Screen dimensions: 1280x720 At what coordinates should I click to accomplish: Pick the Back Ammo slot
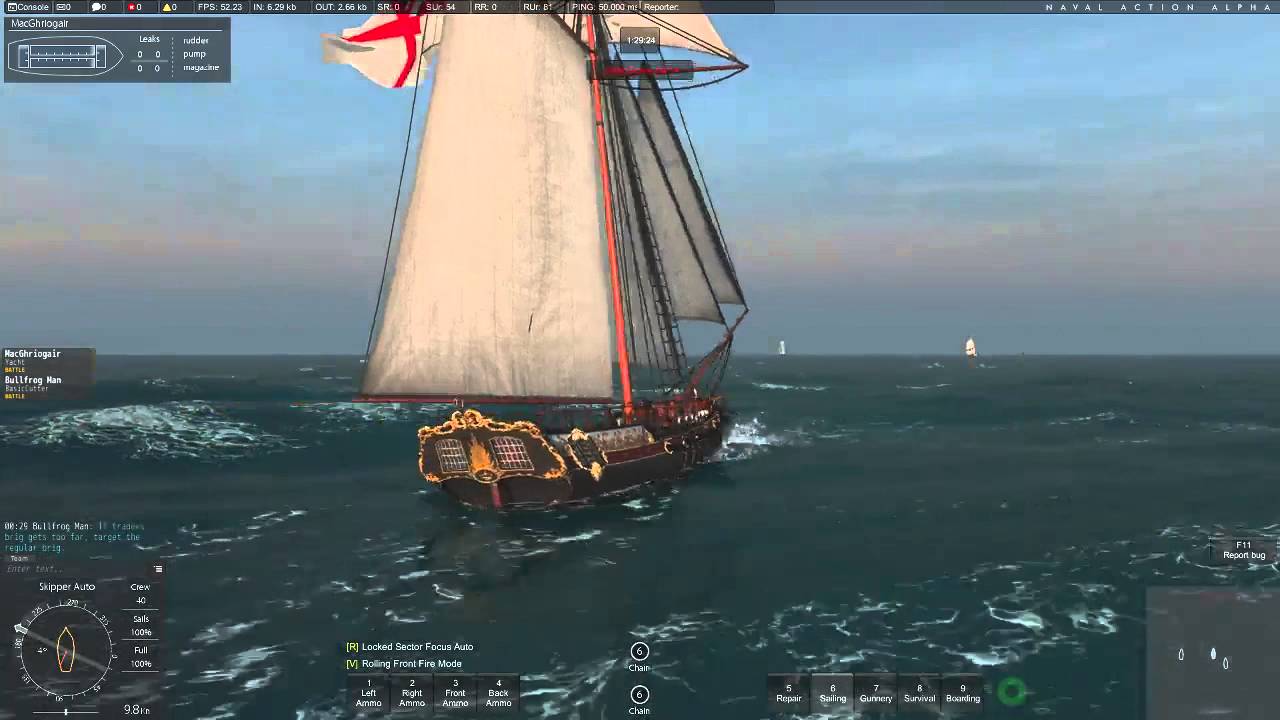(498, 693)
